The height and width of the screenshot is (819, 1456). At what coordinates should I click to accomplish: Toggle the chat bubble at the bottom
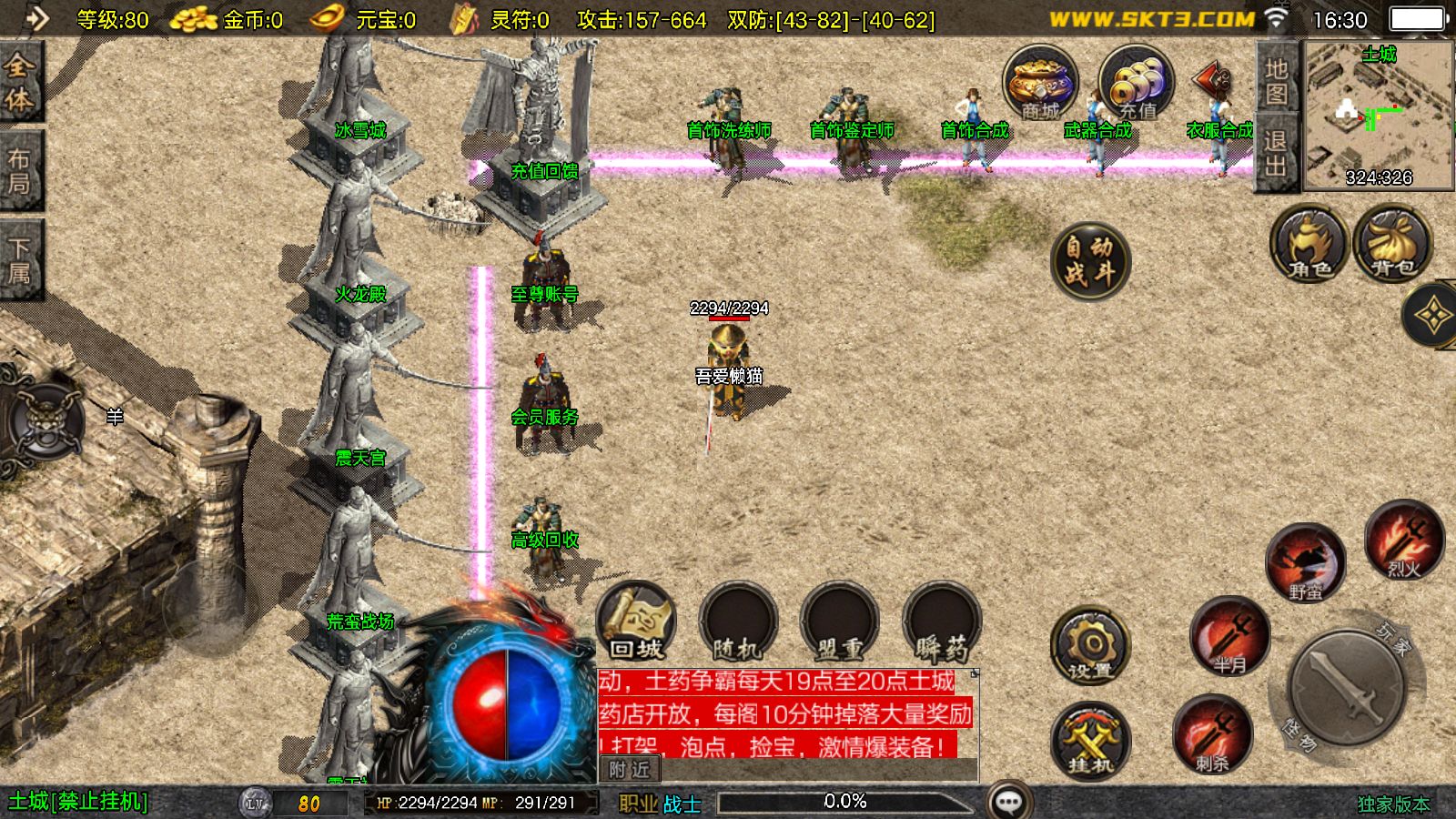coord(1006,800)
